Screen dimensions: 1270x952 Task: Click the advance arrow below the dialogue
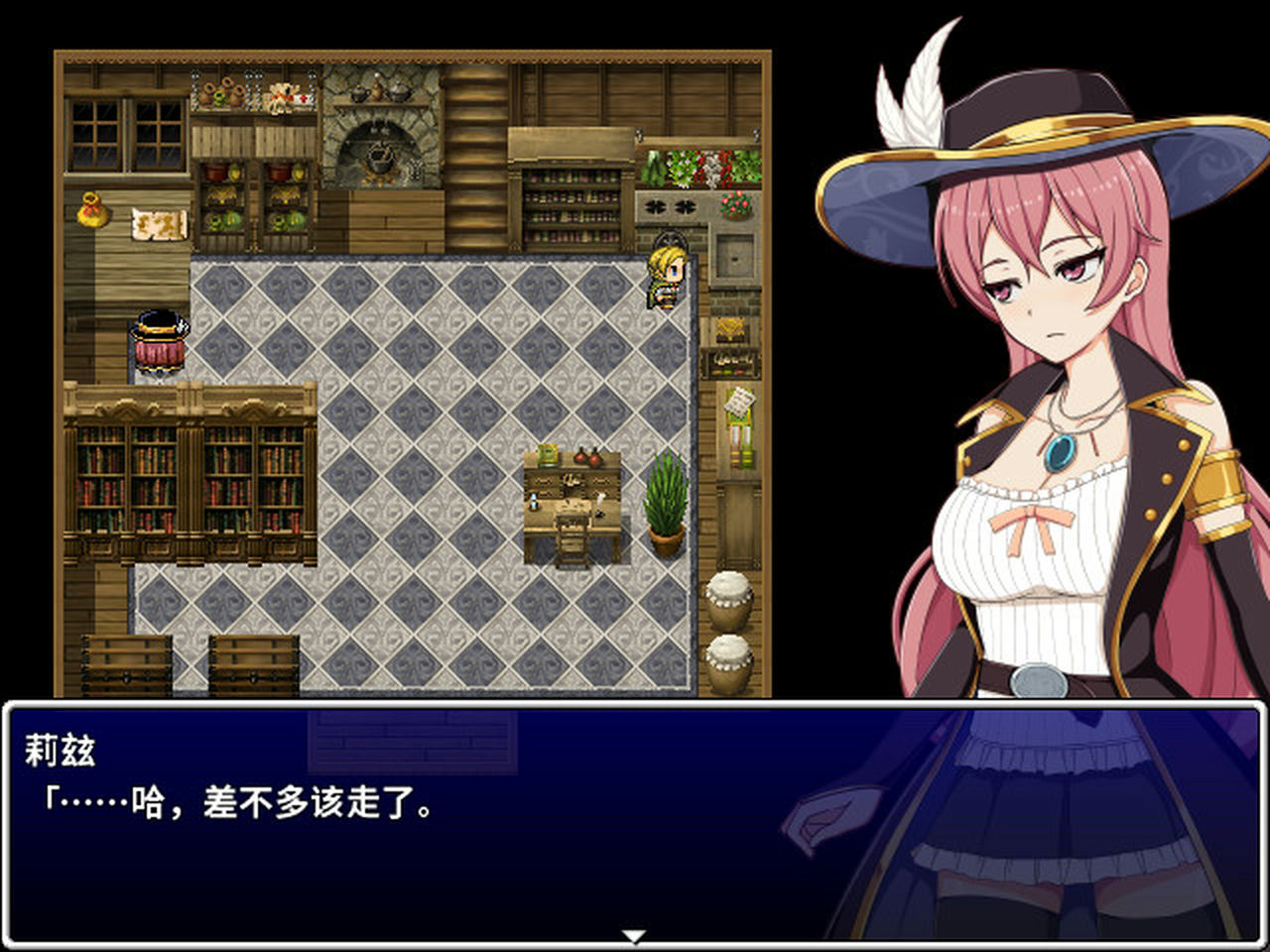634,933
